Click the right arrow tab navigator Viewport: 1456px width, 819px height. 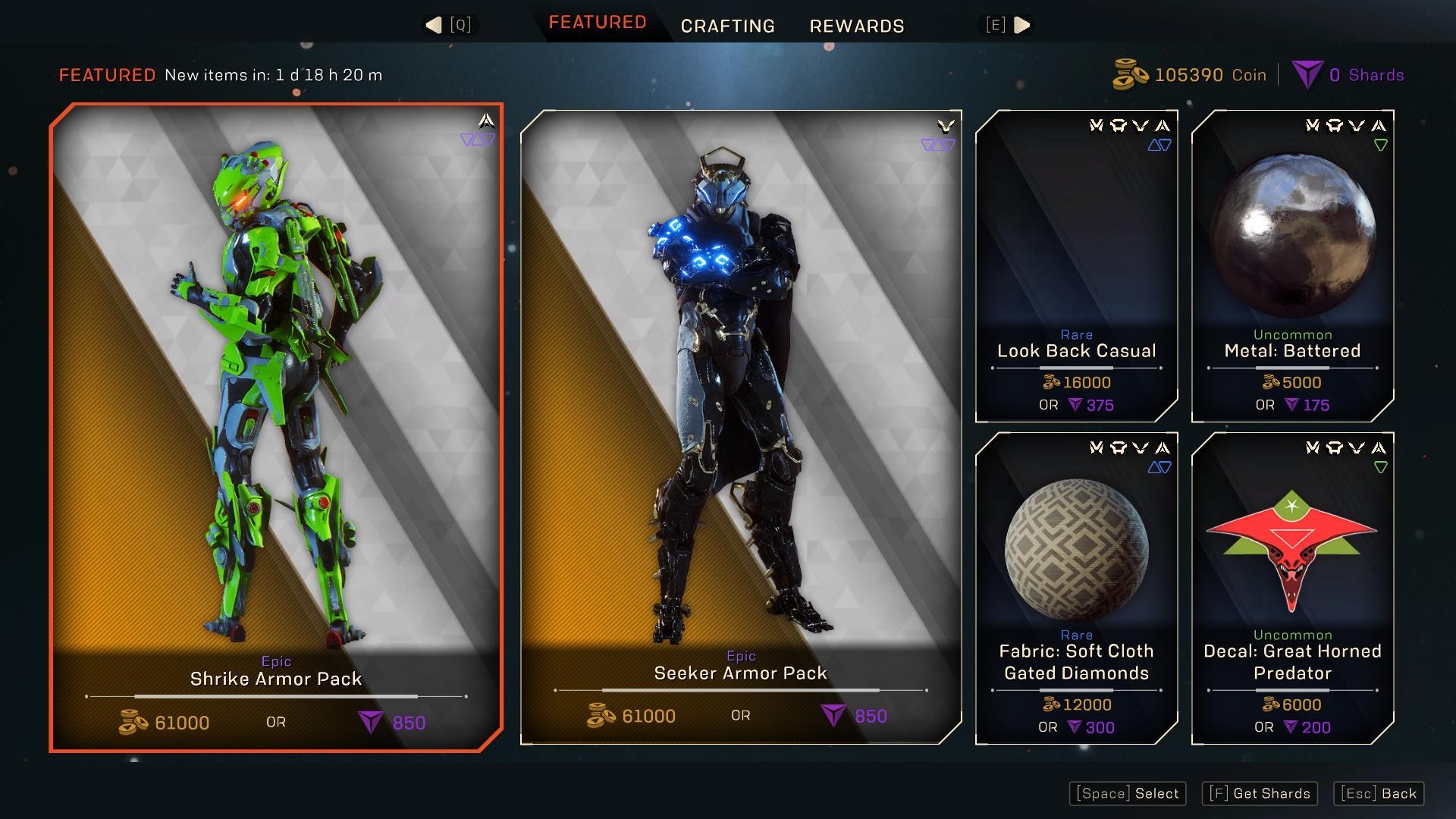point(1021,25)
